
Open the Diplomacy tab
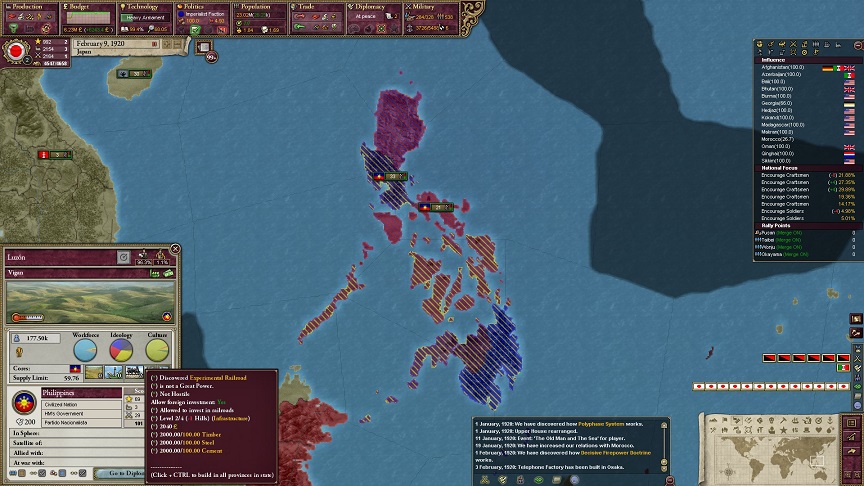click(376, 17)
